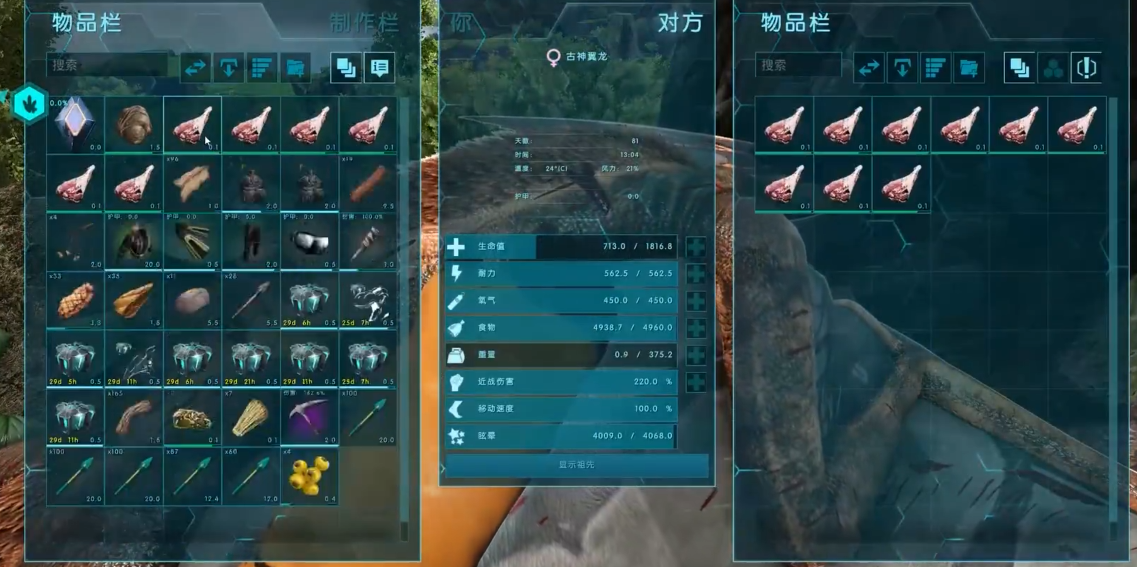Select the yellow berries item slot
Screen dimensions: 1137x567
pyautogui.click(x=310, y=477)
